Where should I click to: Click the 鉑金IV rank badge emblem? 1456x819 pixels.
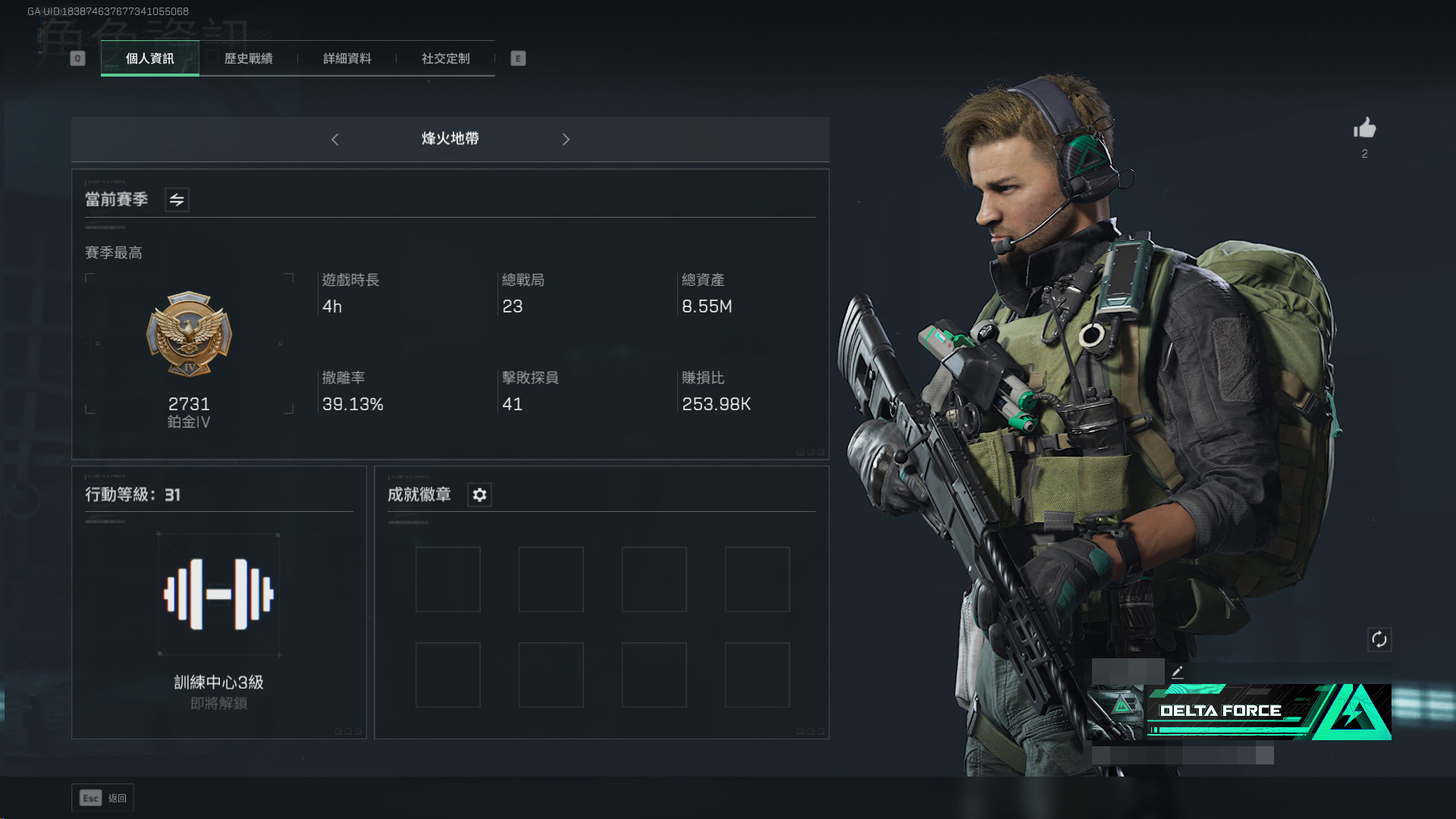click(189, 334)
